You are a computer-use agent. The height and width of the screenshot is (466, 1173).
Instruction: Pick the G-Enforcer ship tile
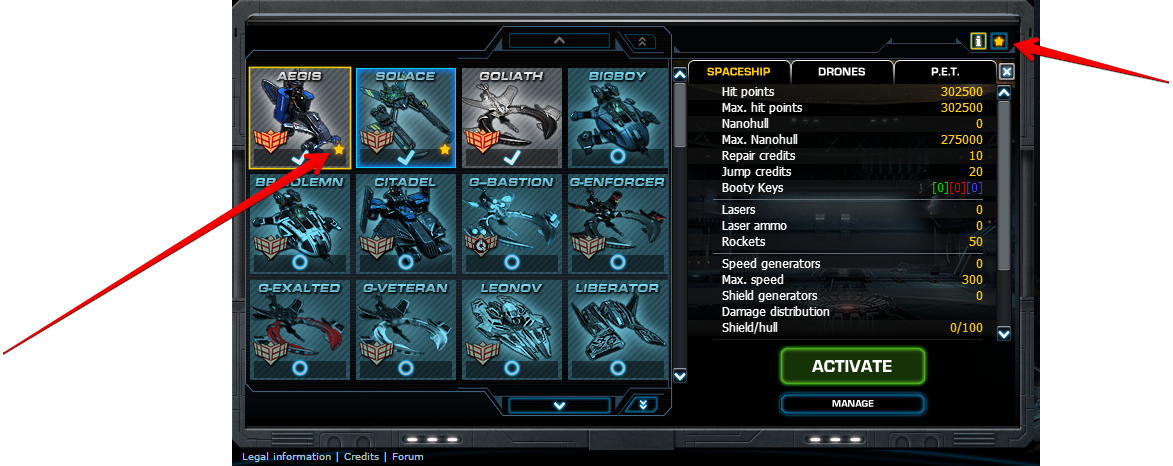click(617, 224)
